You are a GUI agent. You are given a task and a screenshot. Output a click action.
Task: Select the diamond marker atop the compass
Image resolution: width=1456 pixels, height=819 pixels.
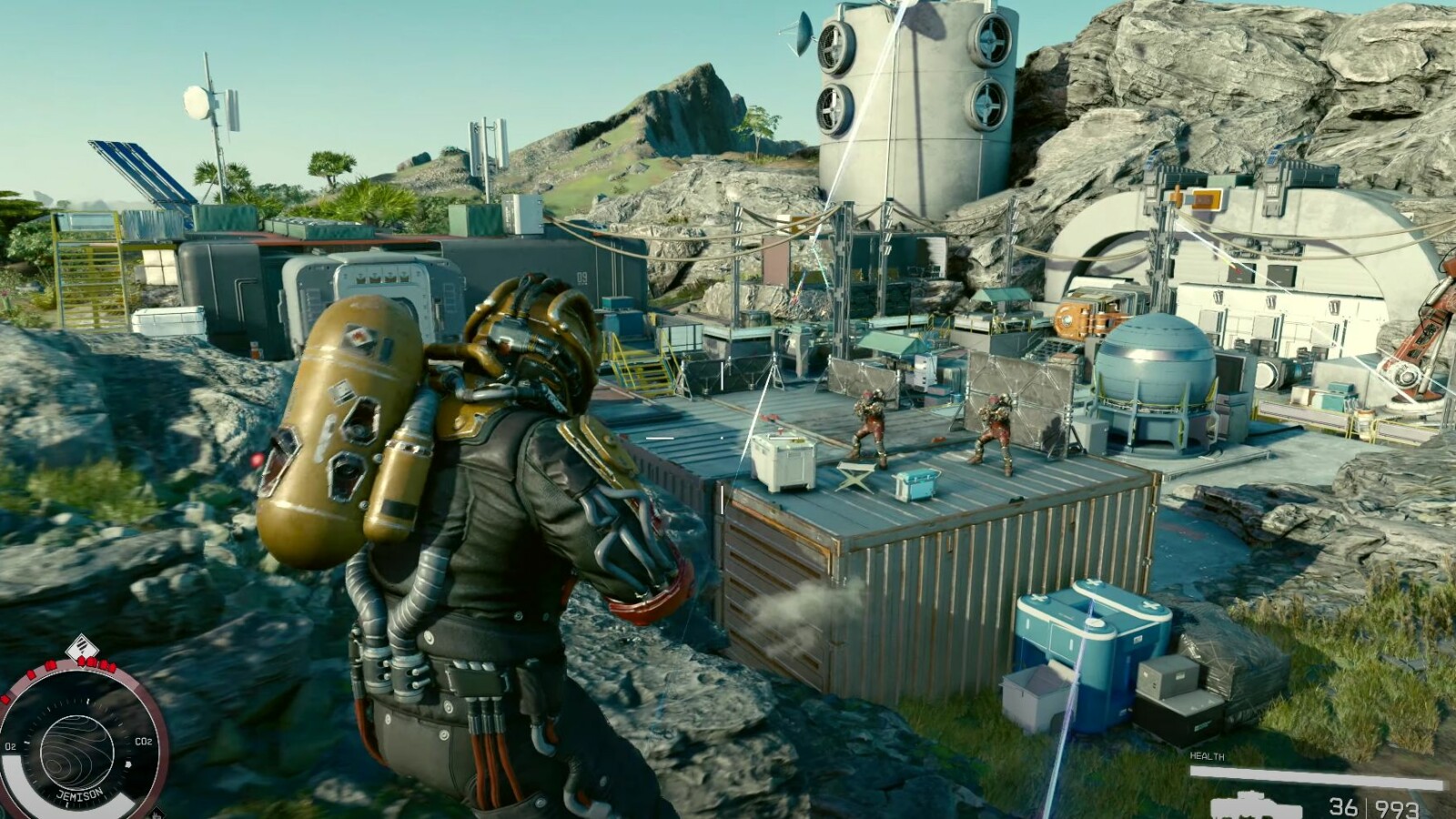pos(82,647)
